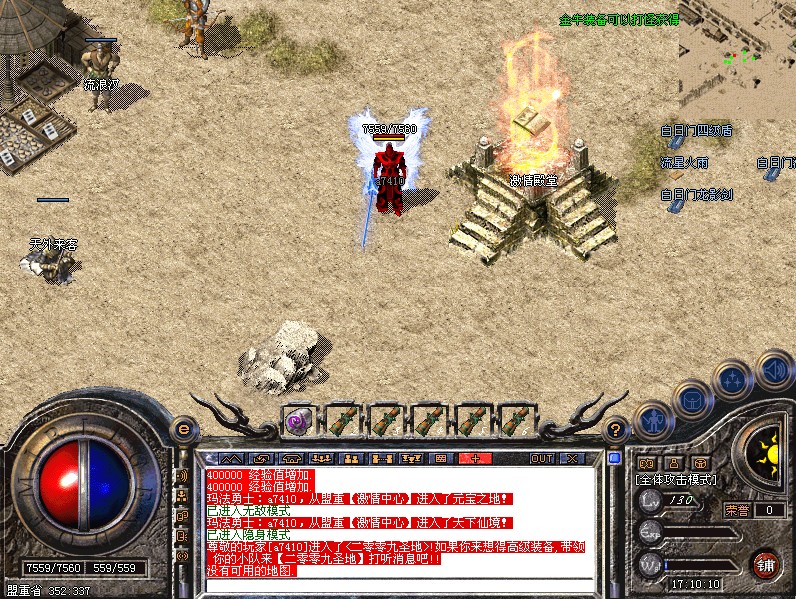Screen dimensions: 796x599
Task: Click the grid button on the chat toolbar
Action: coord(439,458)
